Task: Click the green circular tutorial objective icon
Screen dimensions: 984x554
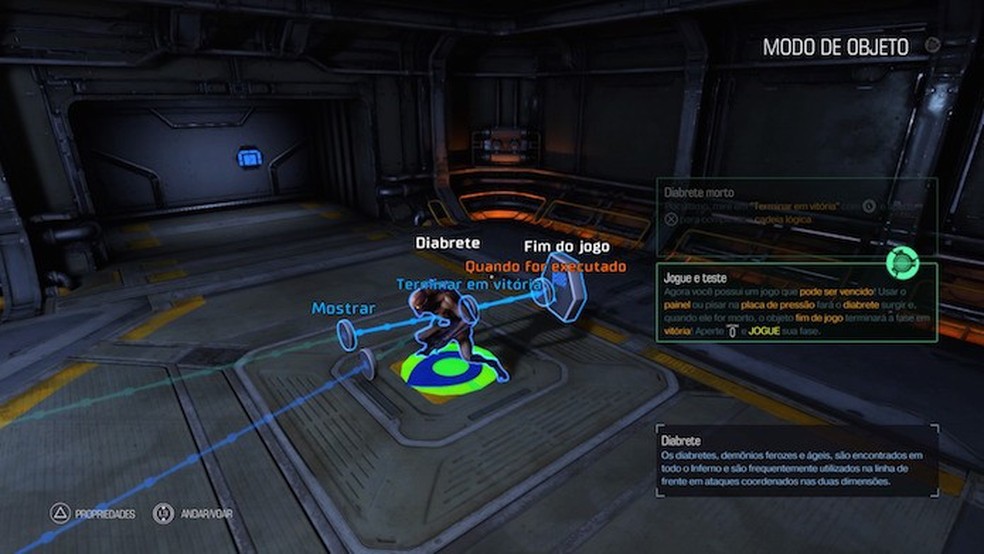Action: pos(902,263)
